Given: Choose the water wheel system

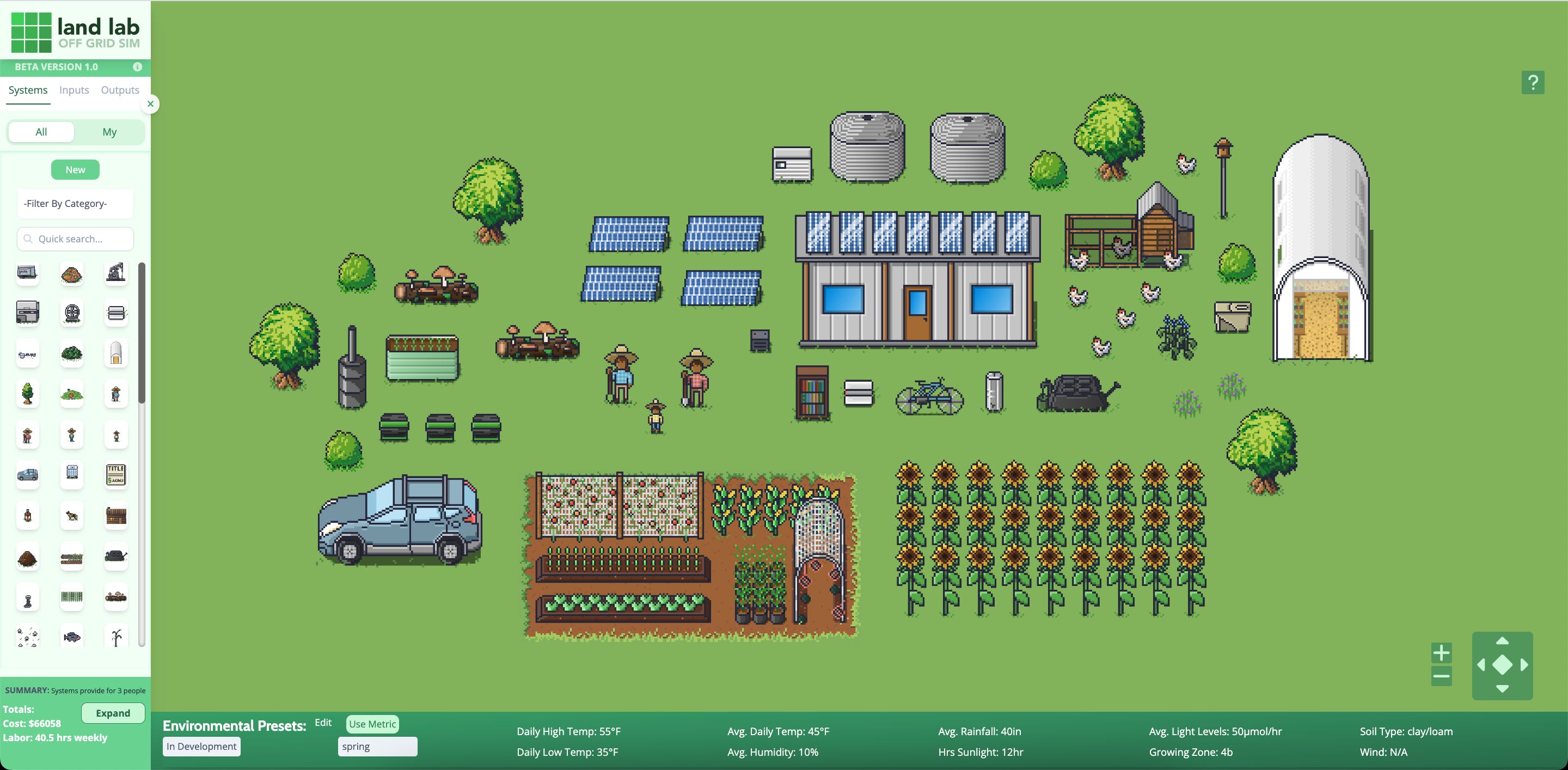Looking at the screenshot, I should 72,314.
